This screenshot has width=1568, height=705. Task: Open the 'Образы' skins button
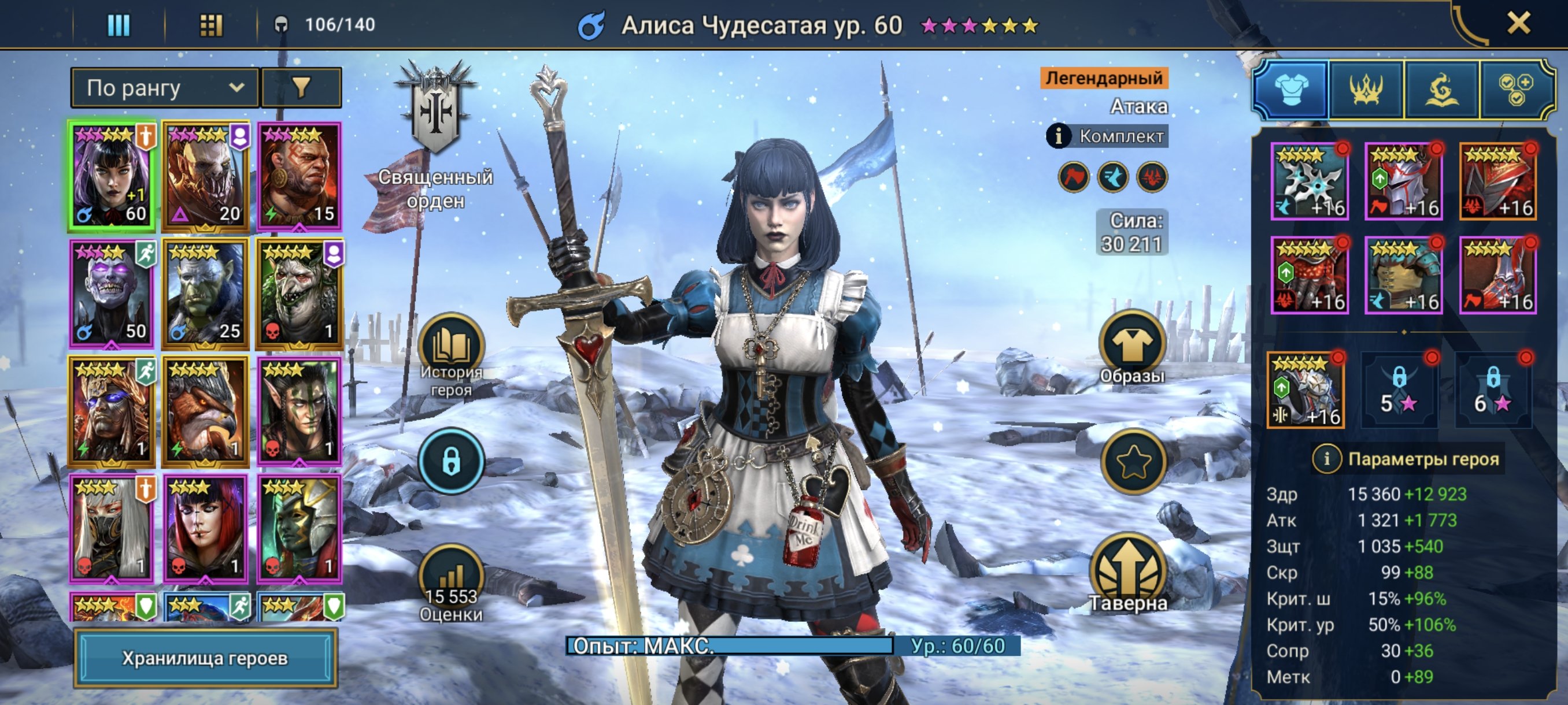1131,345
